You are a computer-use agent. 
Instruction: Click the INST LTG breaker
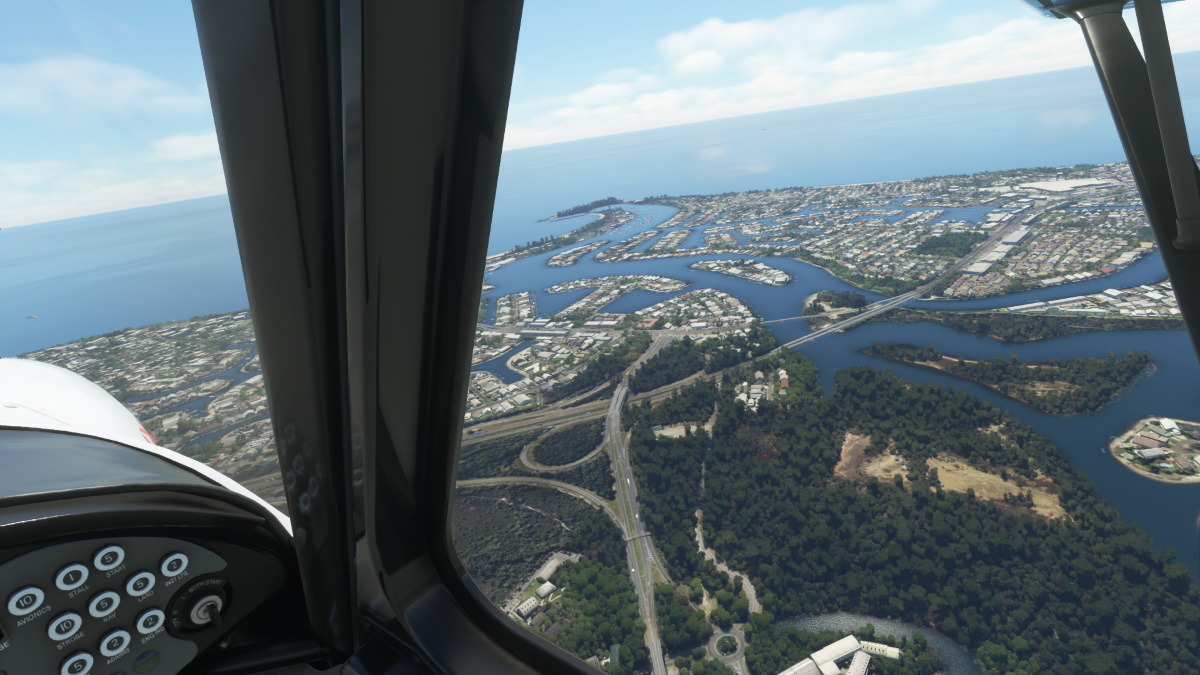tap(174, 565)
